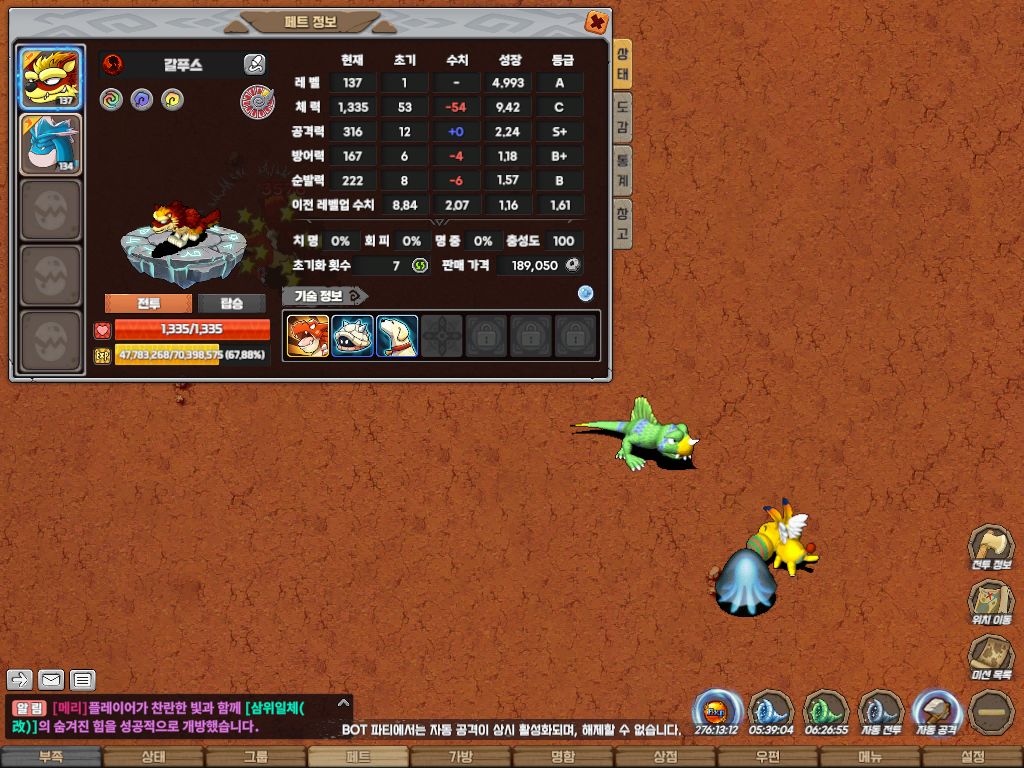Open the 통계 side tab

(623, 170)
